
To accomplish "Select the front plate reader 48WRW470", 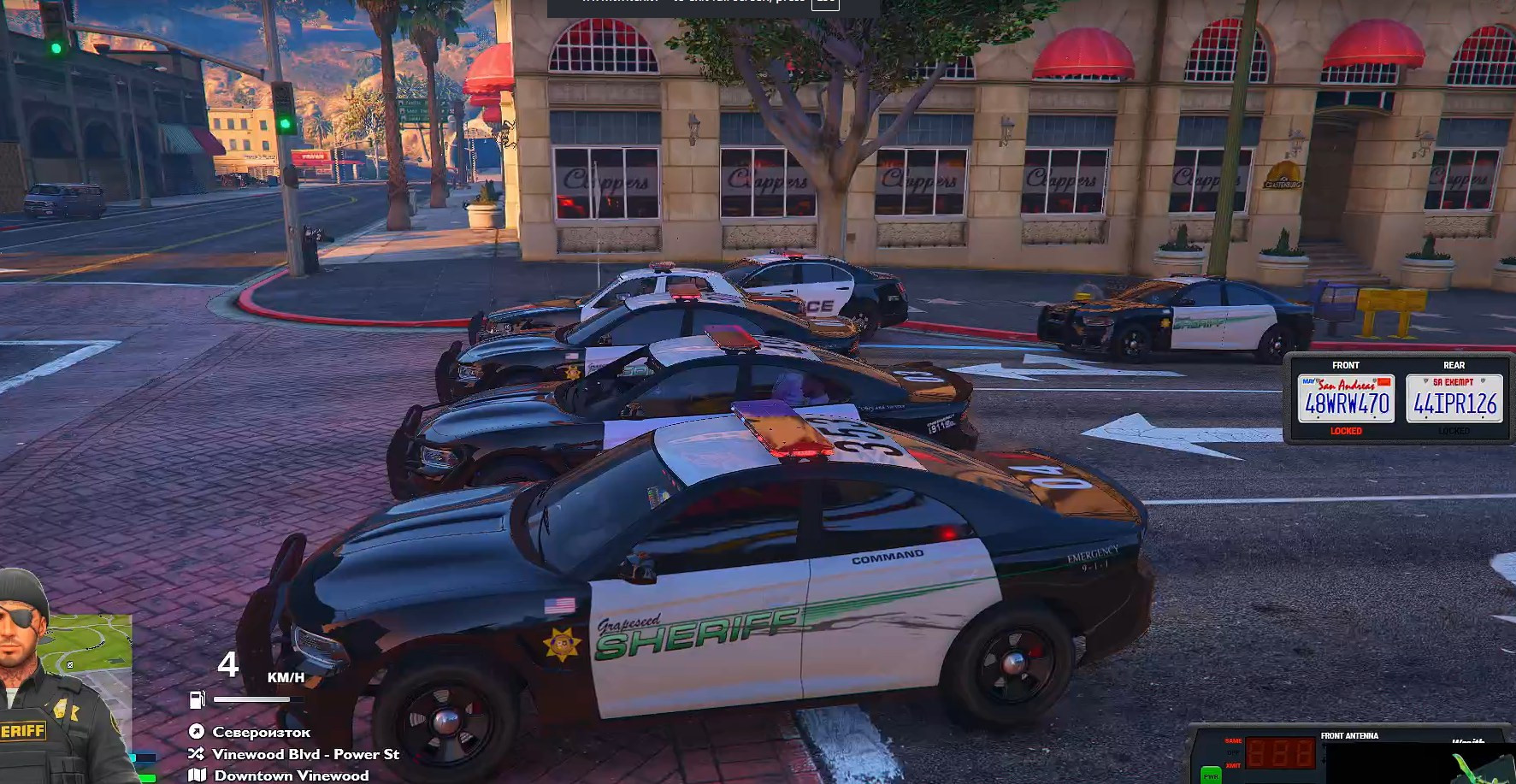I will [1346, 398].
